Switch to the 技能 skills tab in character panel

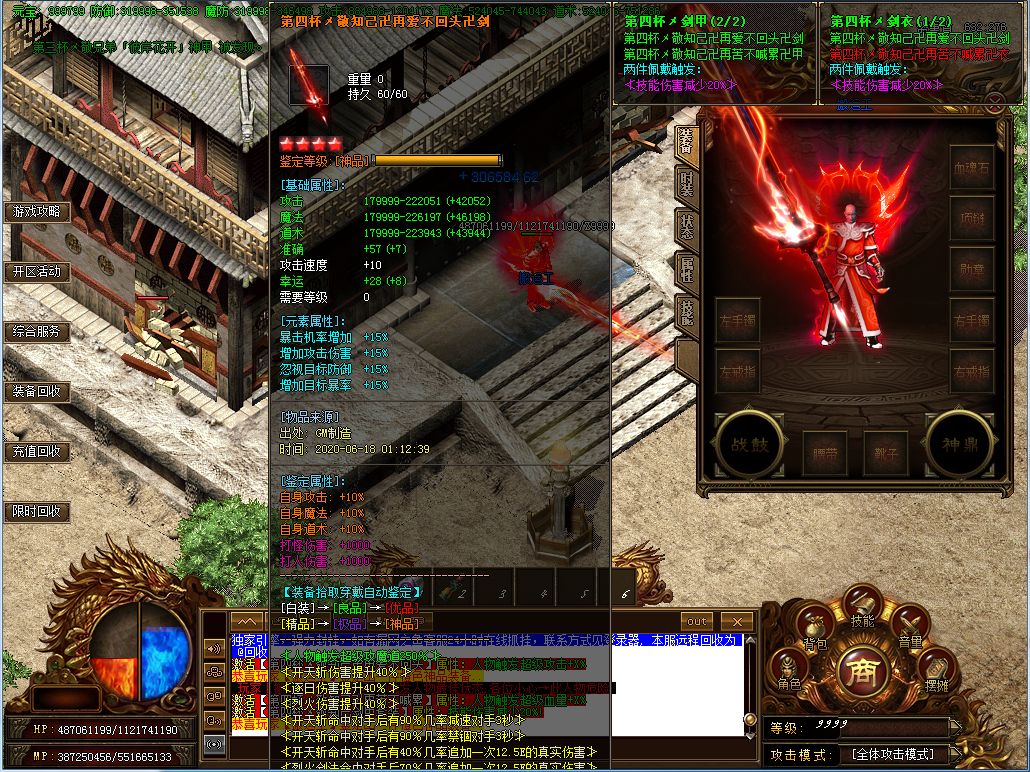[x=686, y=310]
